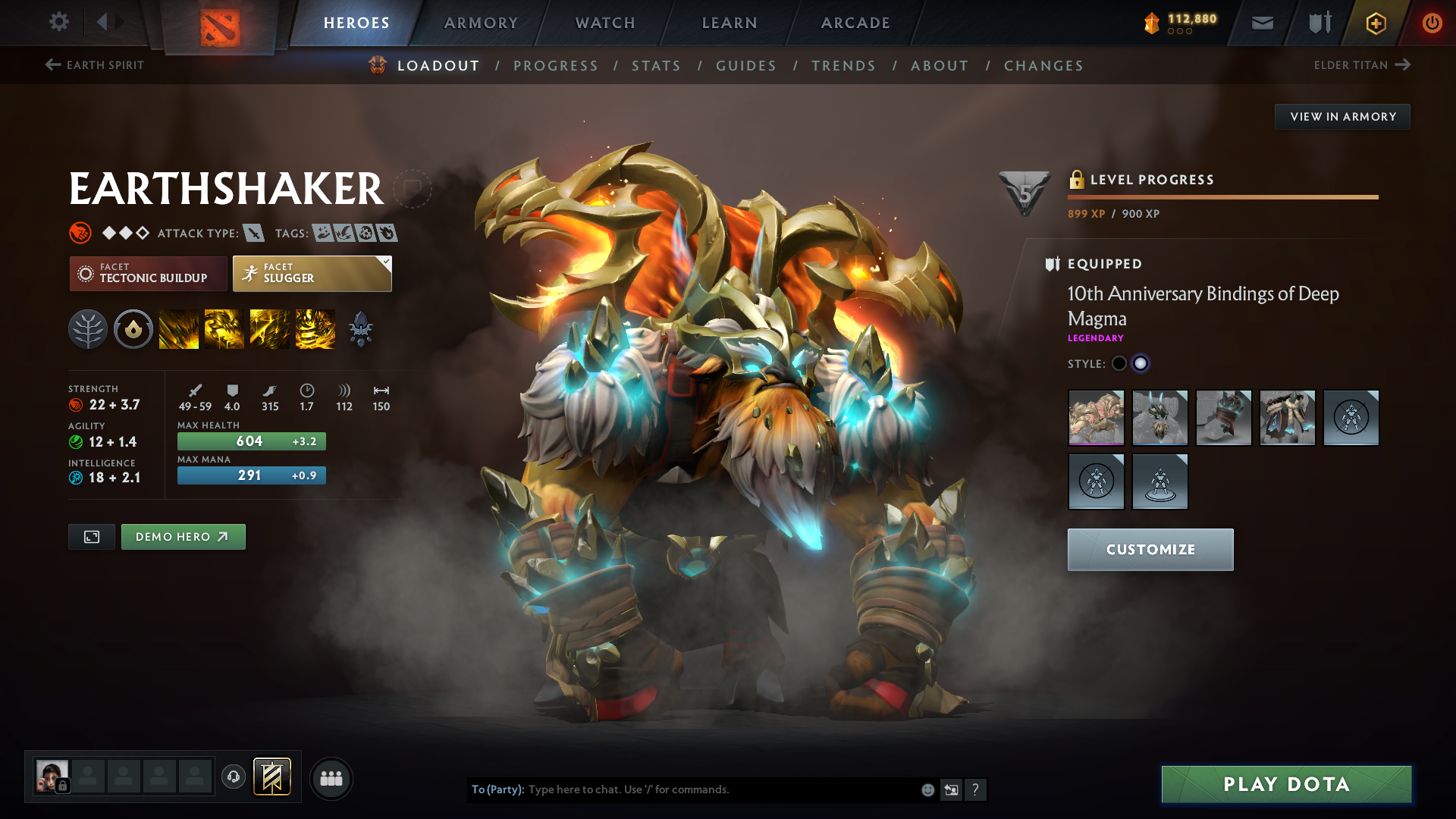
Task: Click the innate talent tree icon
Action: coord(87,328)
